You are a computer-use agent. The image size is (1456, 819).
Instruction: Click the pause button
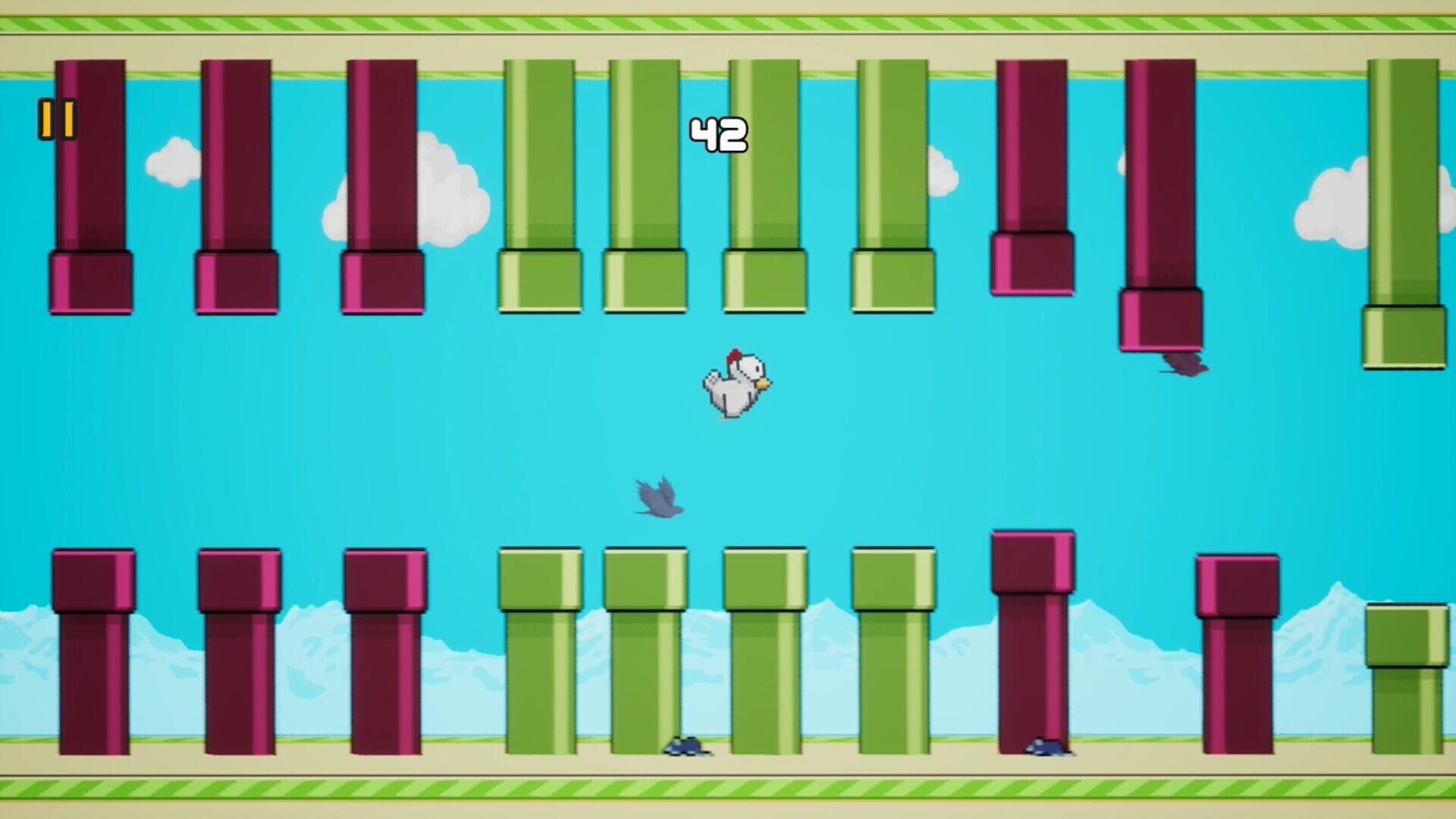point(56,118)
